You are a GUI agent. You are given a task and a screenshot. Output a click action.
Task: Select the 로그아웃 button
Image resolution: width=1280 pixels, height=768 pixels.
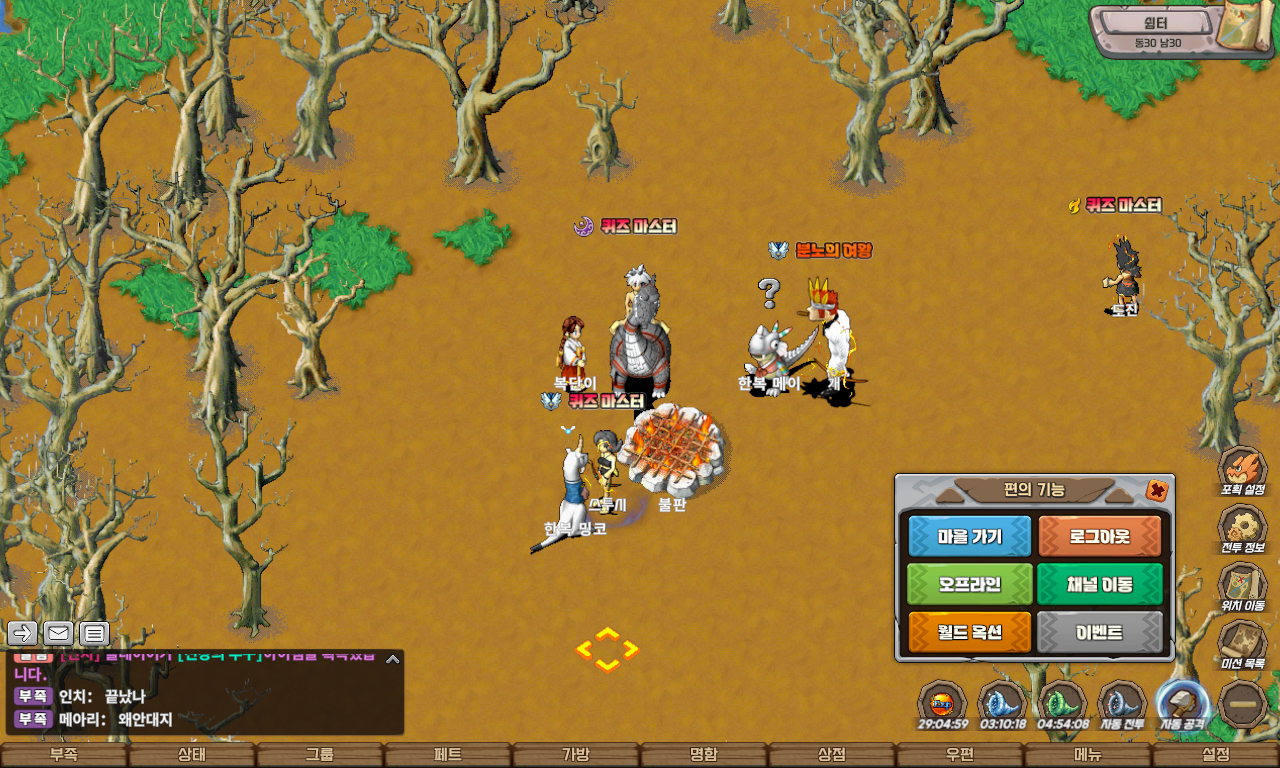click(x=1100, y=537)
